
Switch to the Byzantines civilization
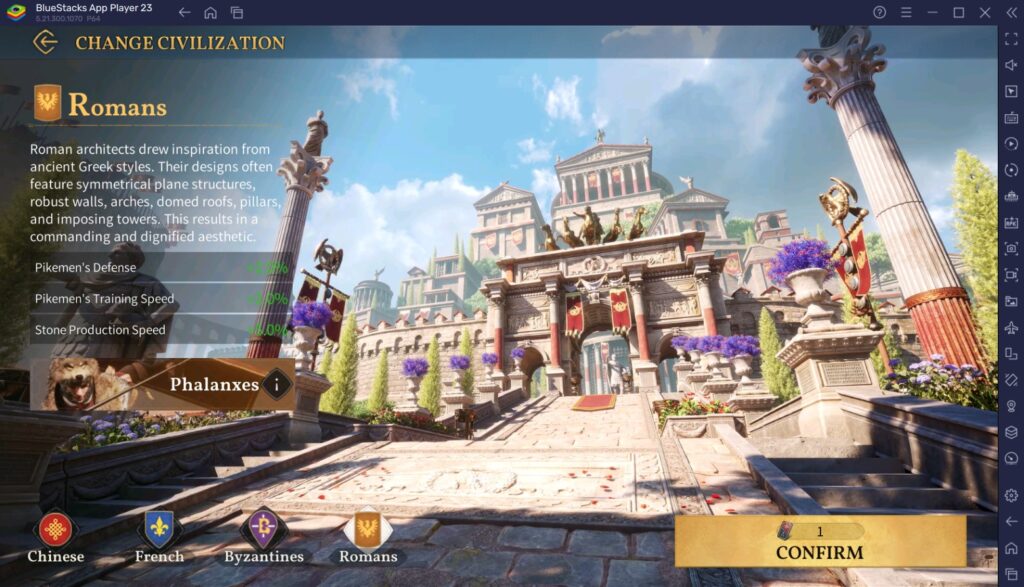tap(263, 531)
